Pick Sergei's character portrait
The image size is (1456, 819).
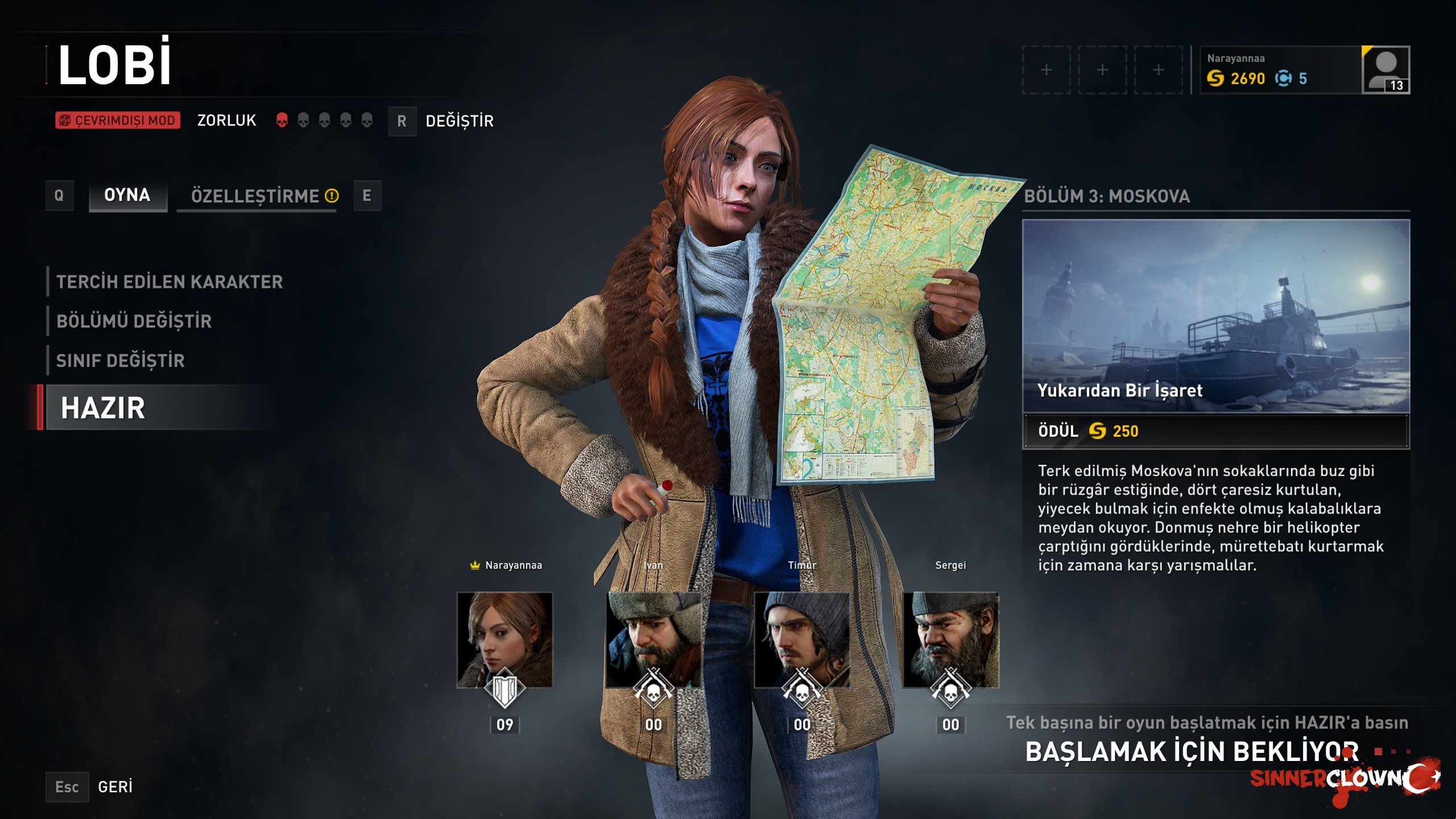950,640
